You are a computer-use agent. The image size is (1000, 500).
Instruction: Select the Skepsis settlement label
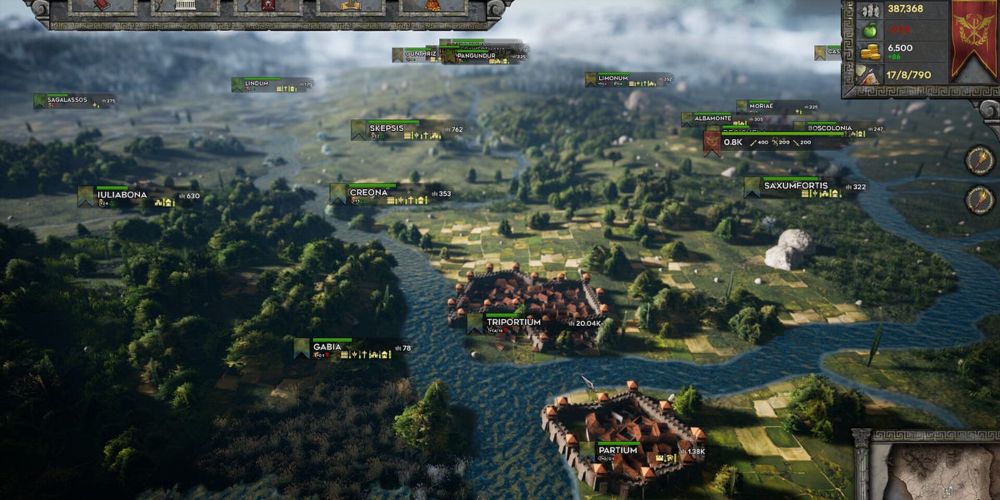tap(386, 129)
